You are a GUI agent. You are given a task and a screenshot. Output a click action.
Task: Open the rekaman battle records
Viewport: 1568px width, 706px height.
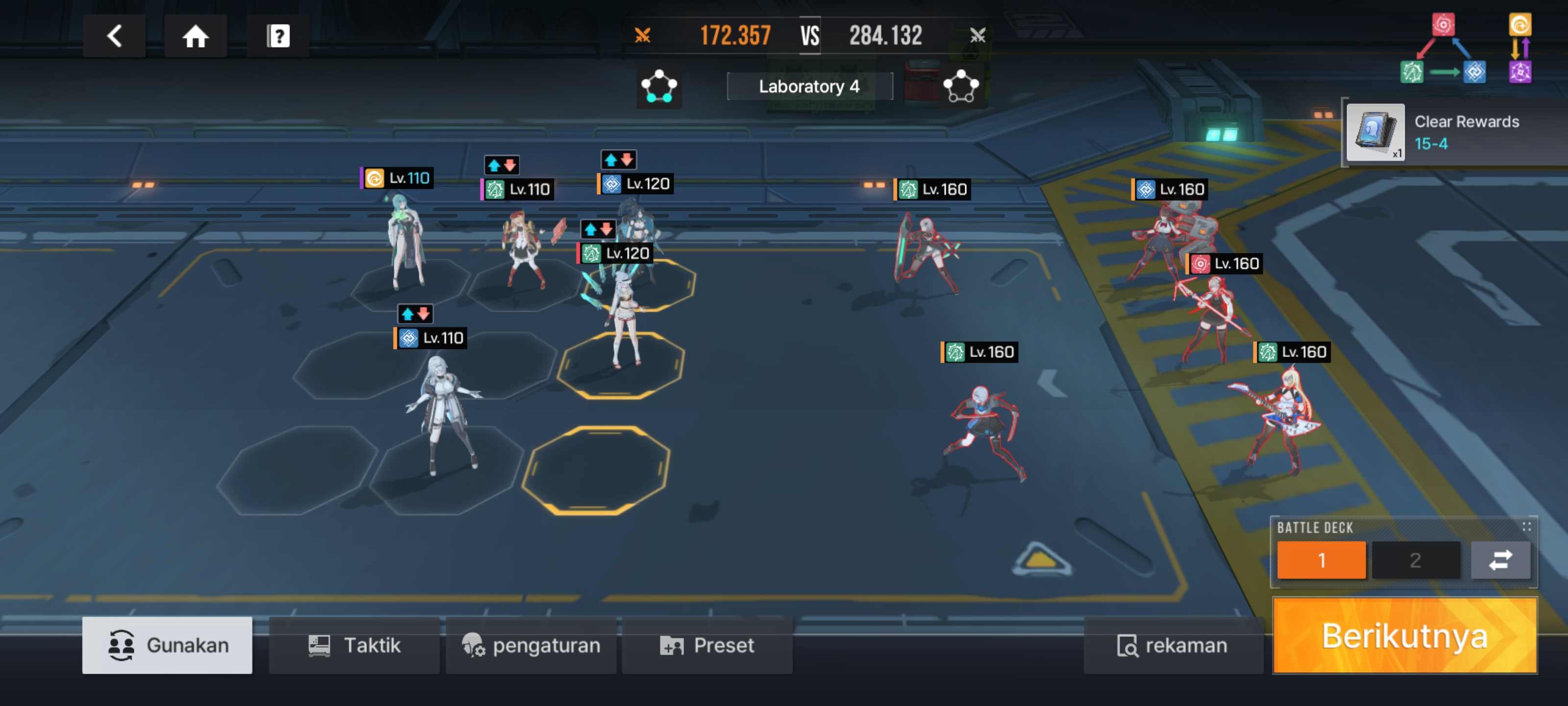pyautogui.click(x=1173, y=645)
